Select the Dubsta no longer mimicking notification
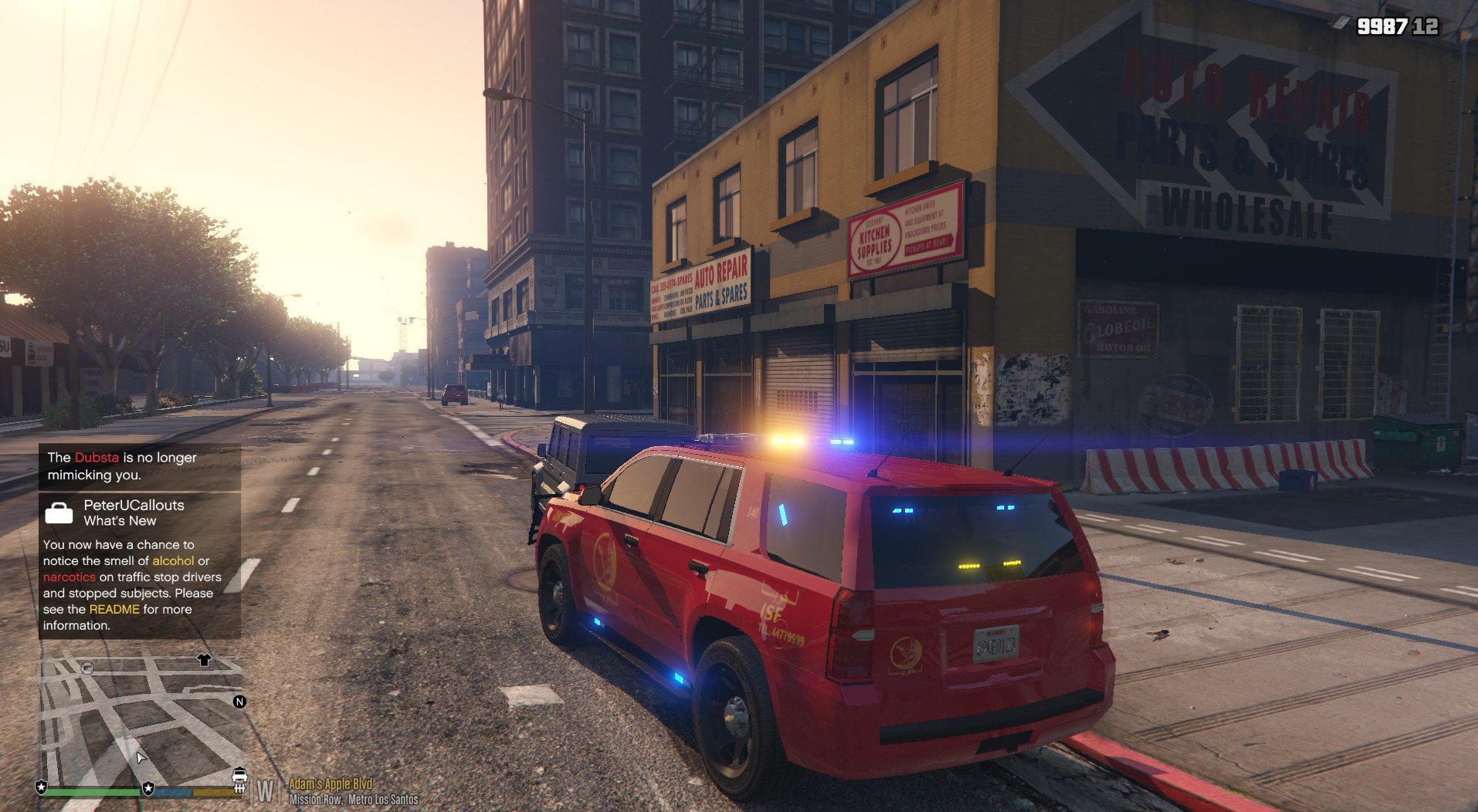This screenshot has height=812, width=1478. pyautogui.click(x=140, y=466)
